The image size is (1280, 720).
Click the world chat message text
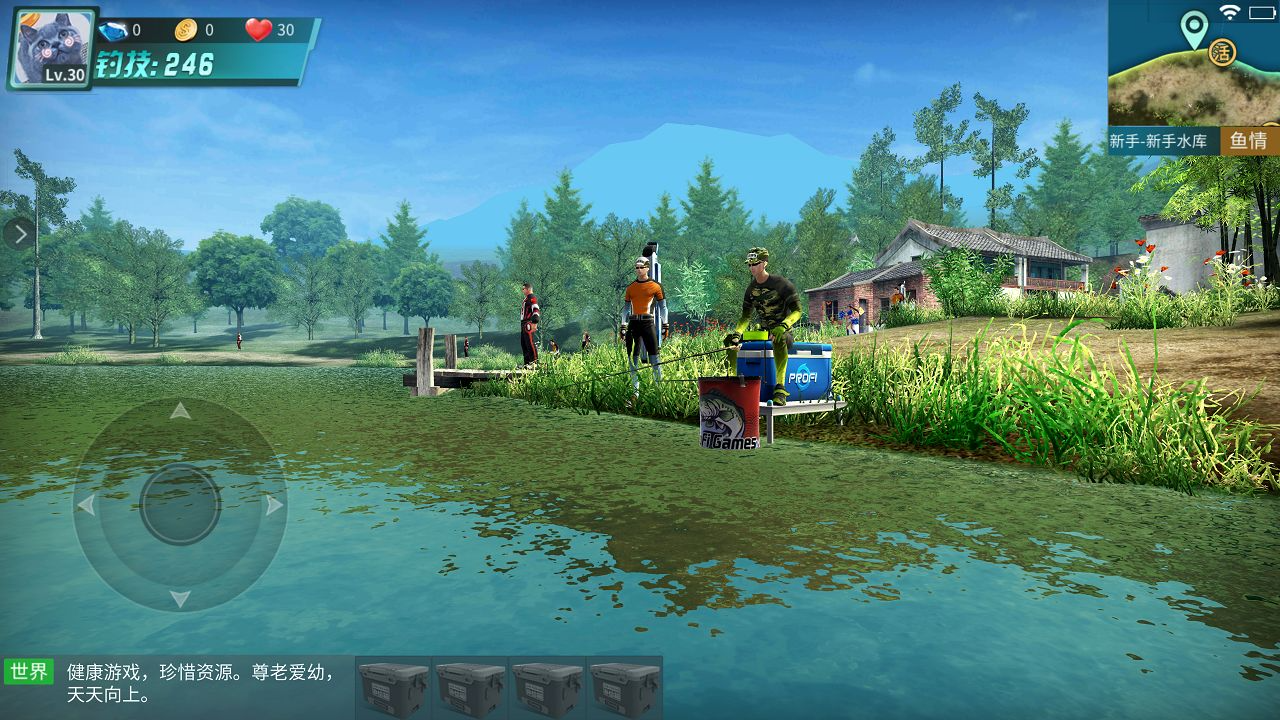[200, 682]
